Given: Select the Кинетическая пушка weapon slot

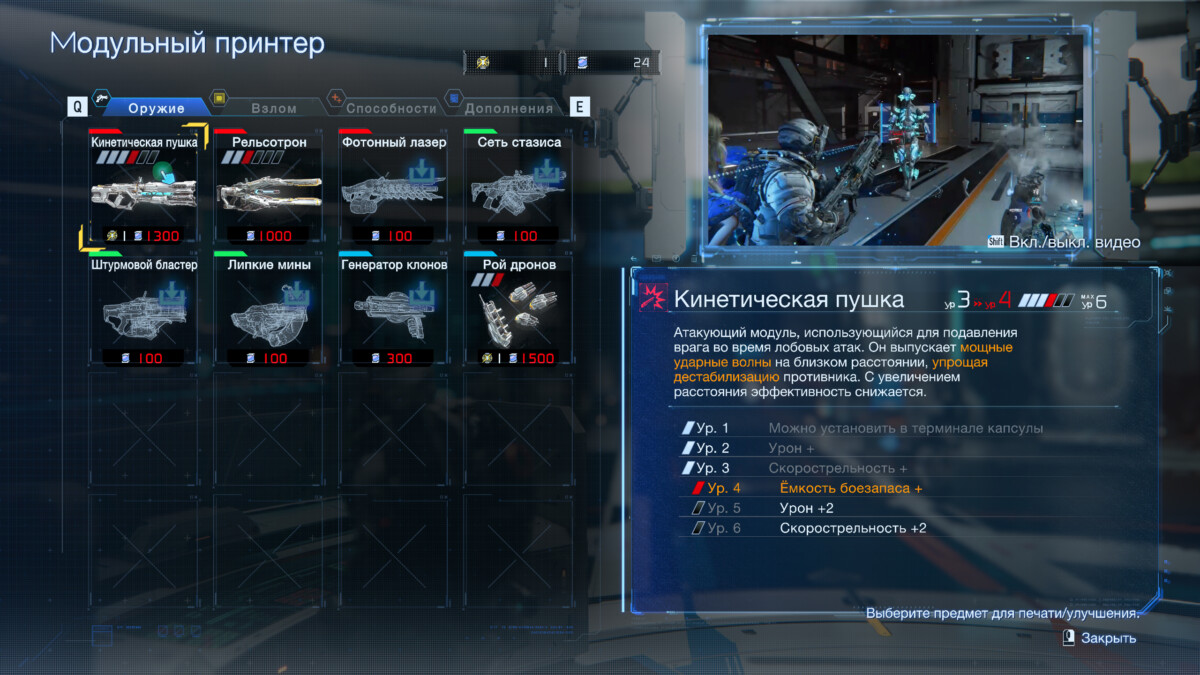Looking at the screenshot, I should click(x=143, y=188).
